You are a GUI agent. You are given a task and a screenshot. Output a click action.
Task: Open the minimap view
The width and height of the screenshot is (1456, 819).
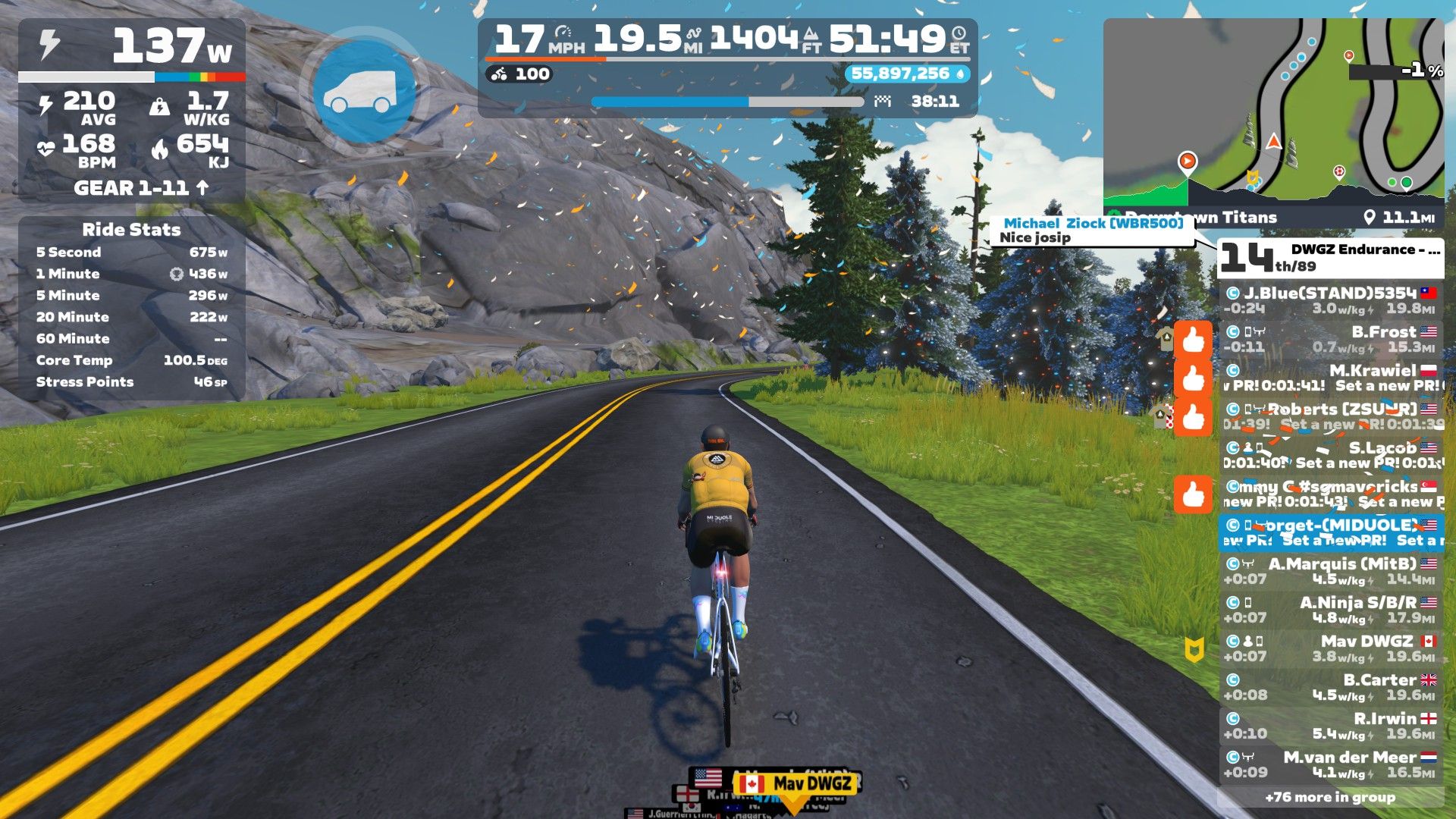1273,114
